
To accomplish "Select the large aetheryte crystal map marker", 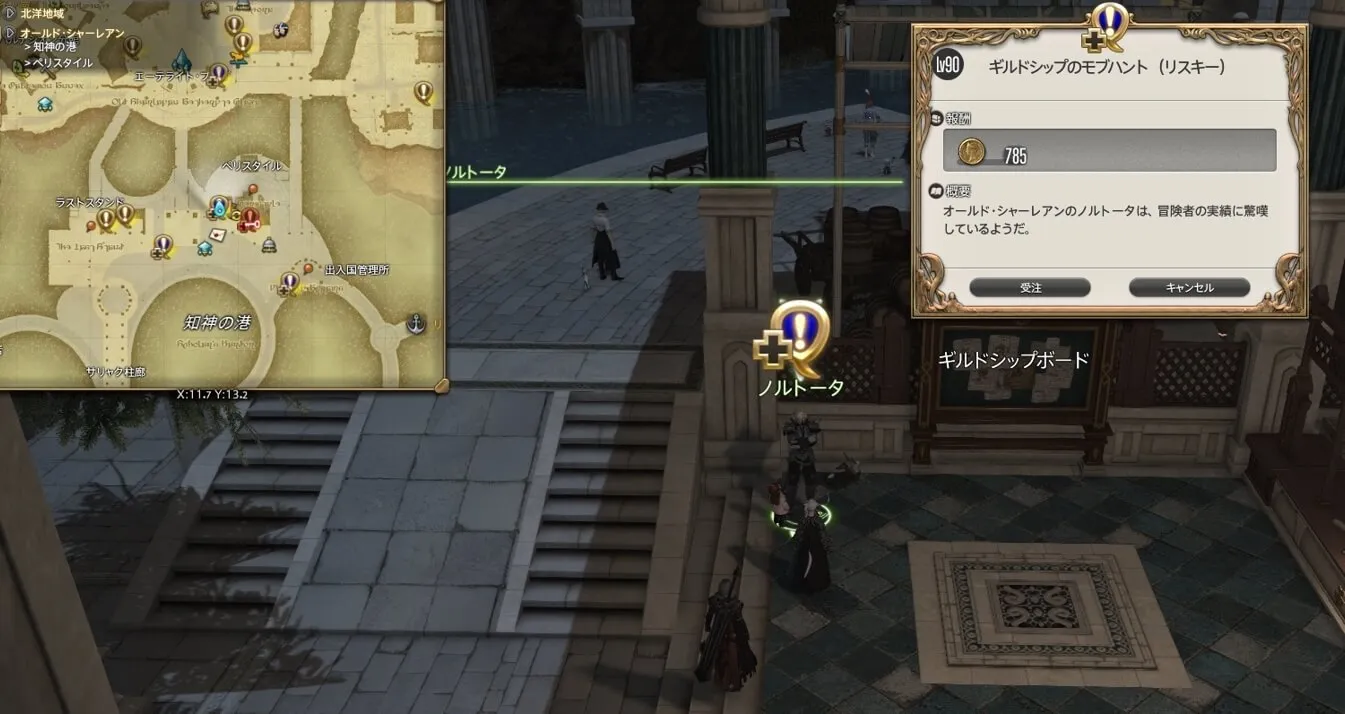I will pos(184,59).
